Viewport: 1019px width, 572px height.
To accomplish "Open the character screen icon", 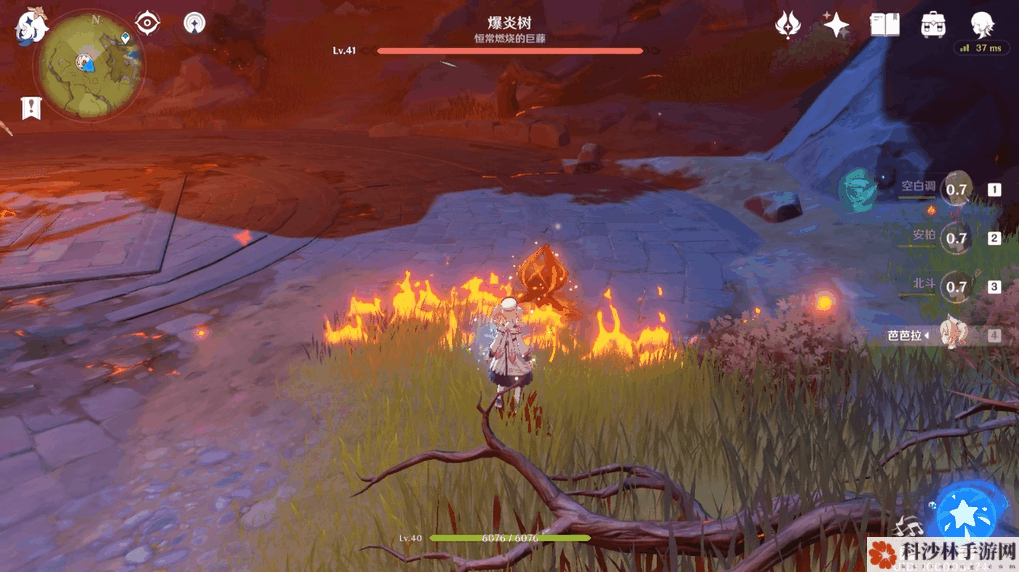I will tap(982, 24).
